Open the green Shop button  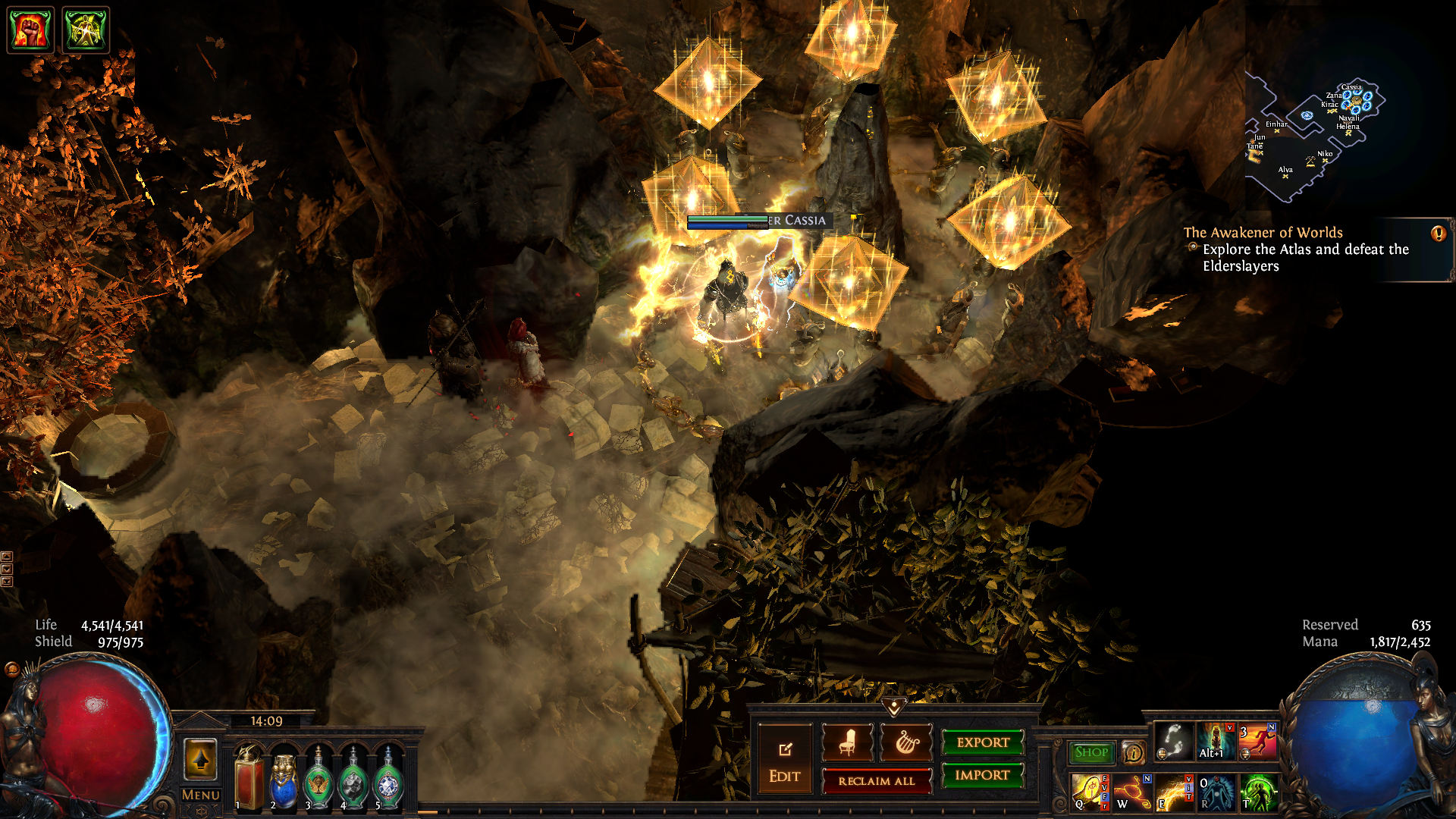1091,752
